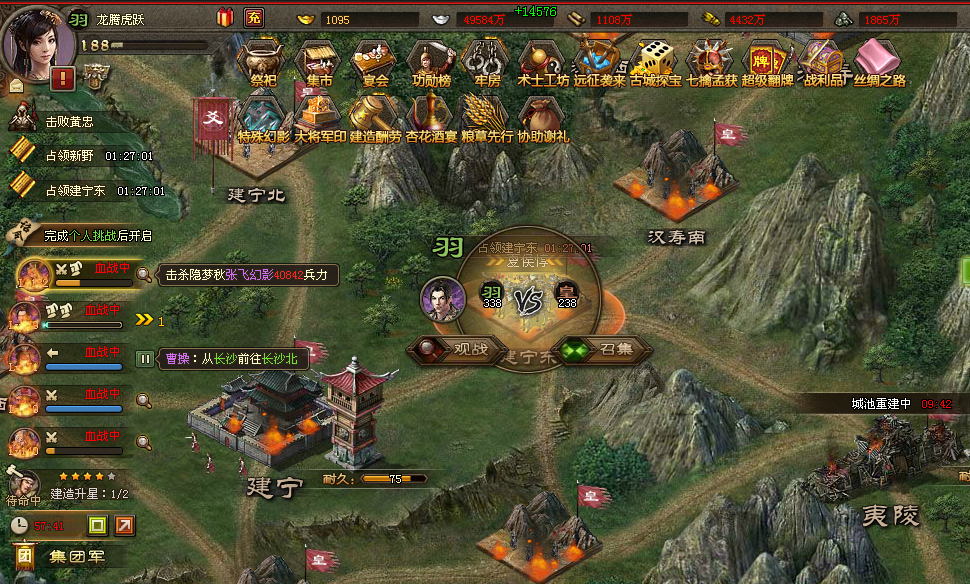The height and width of the screenshot is (584, 970).
Task: Open the 丝绸之路 Silk Road event
Action: click(880, 62)
